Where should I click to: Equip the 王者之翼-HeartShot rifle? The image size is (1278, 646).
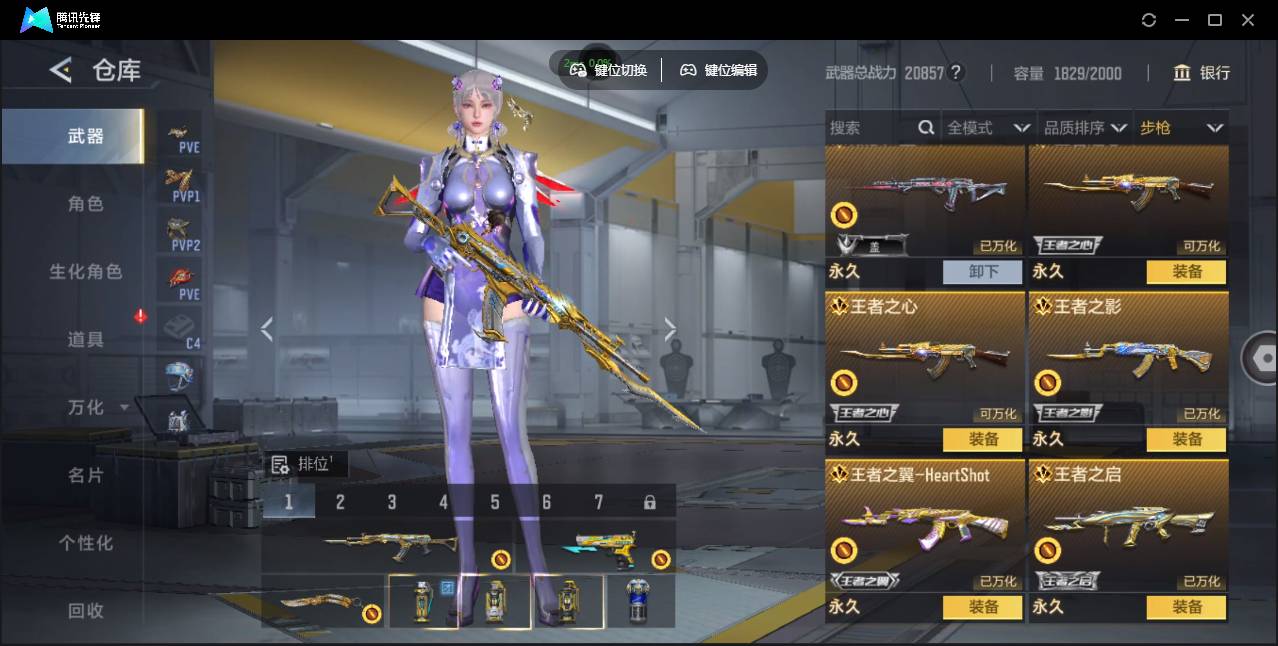pos(982,607)
